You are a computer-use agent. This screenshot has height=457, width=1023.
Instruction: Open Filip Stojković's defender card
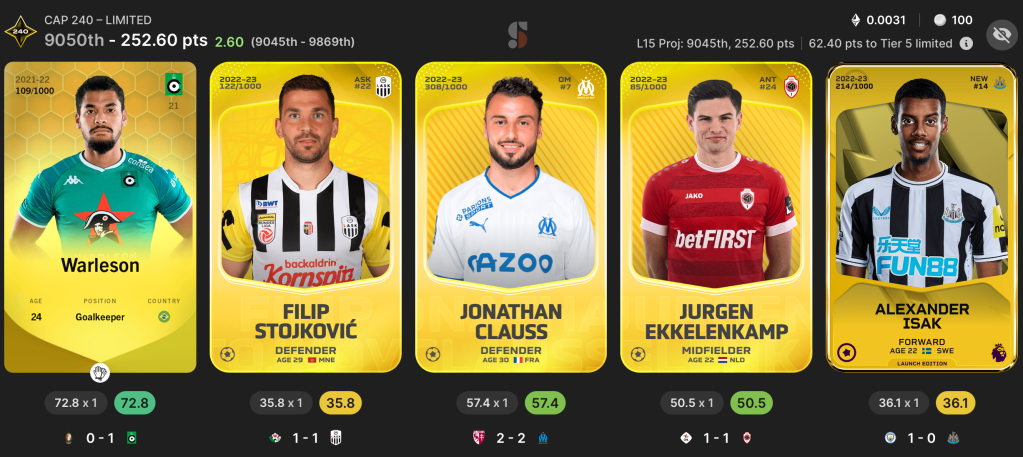(306, 215)
